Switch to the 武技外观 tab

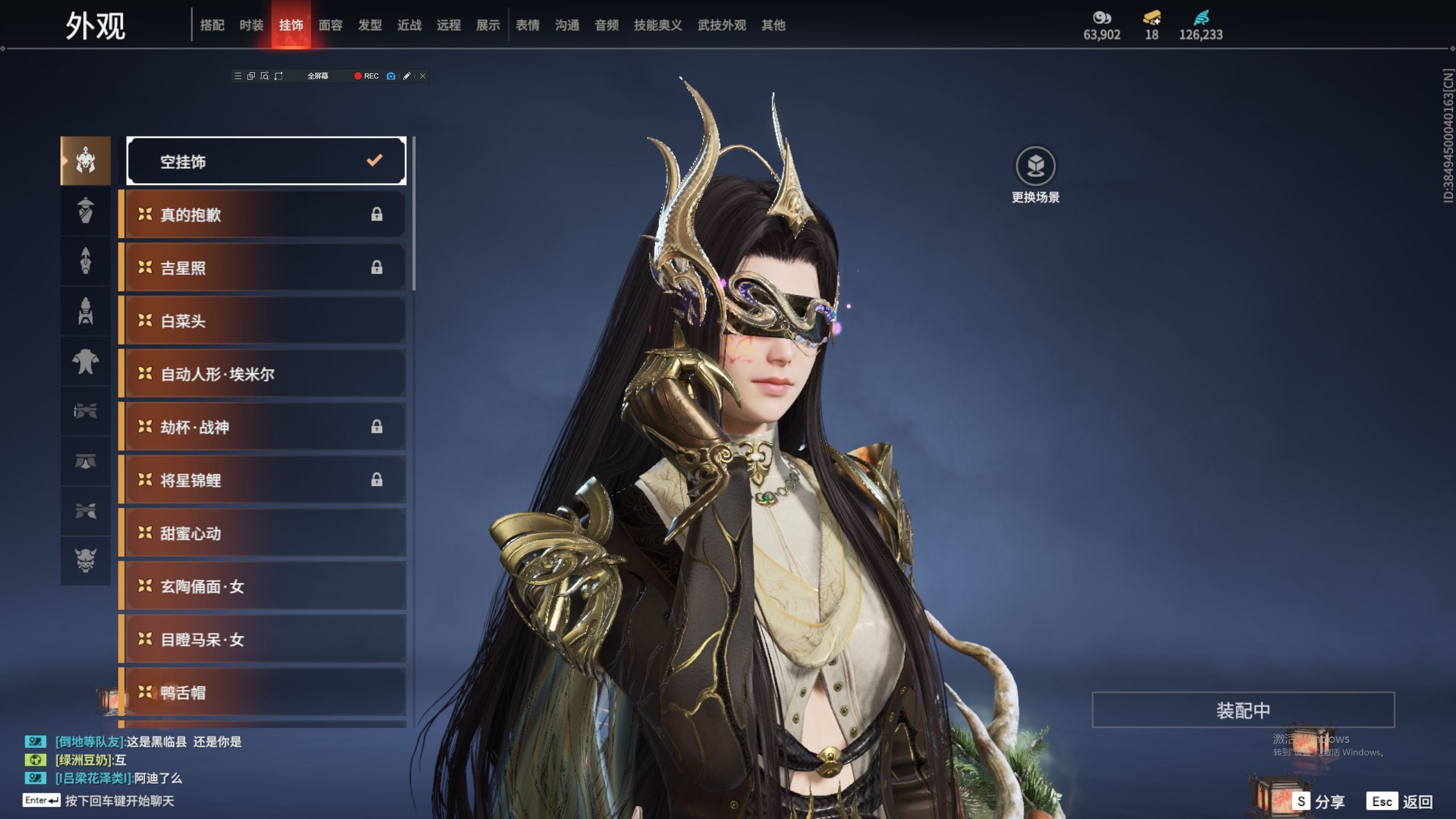tap(721, 25)
